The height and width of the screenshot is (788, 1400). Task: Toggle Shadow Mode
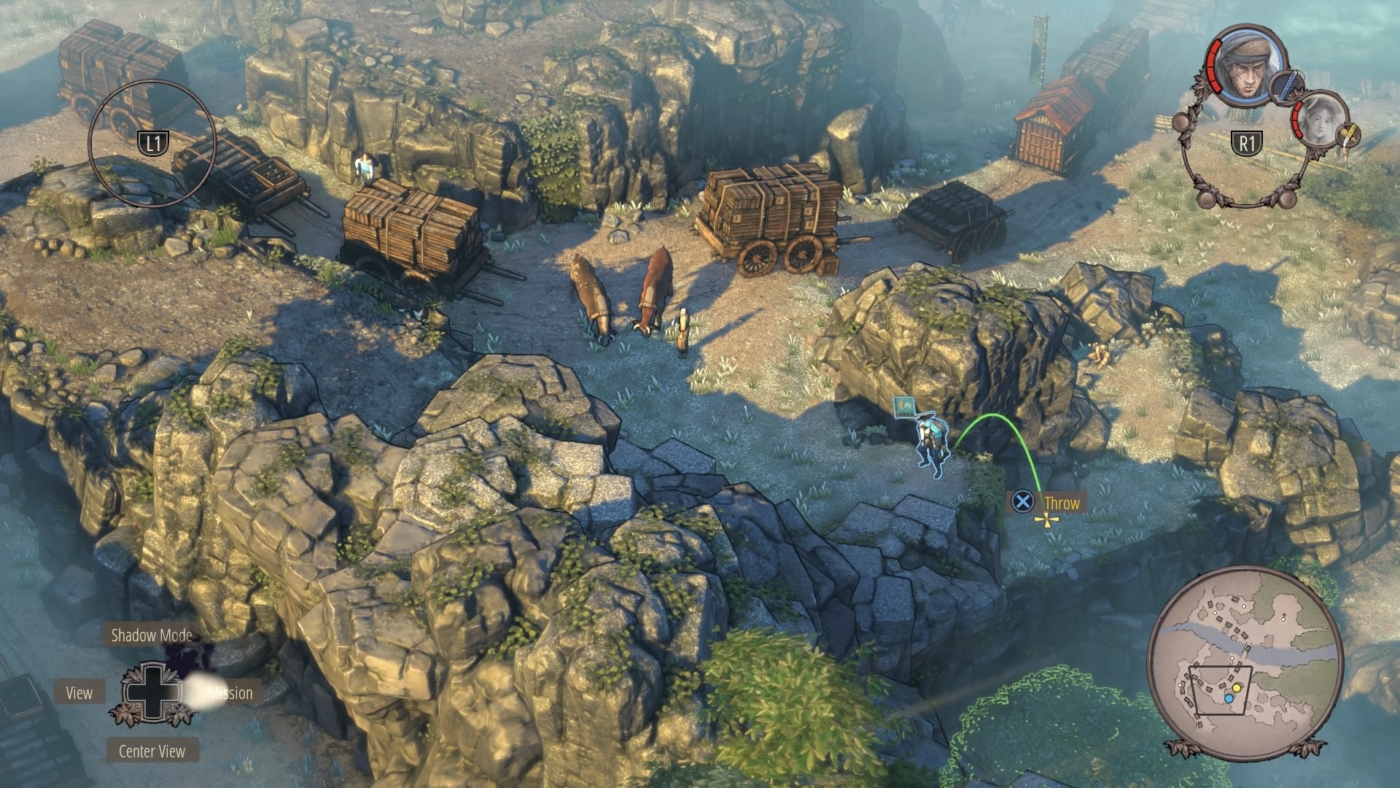click(153, 634)
